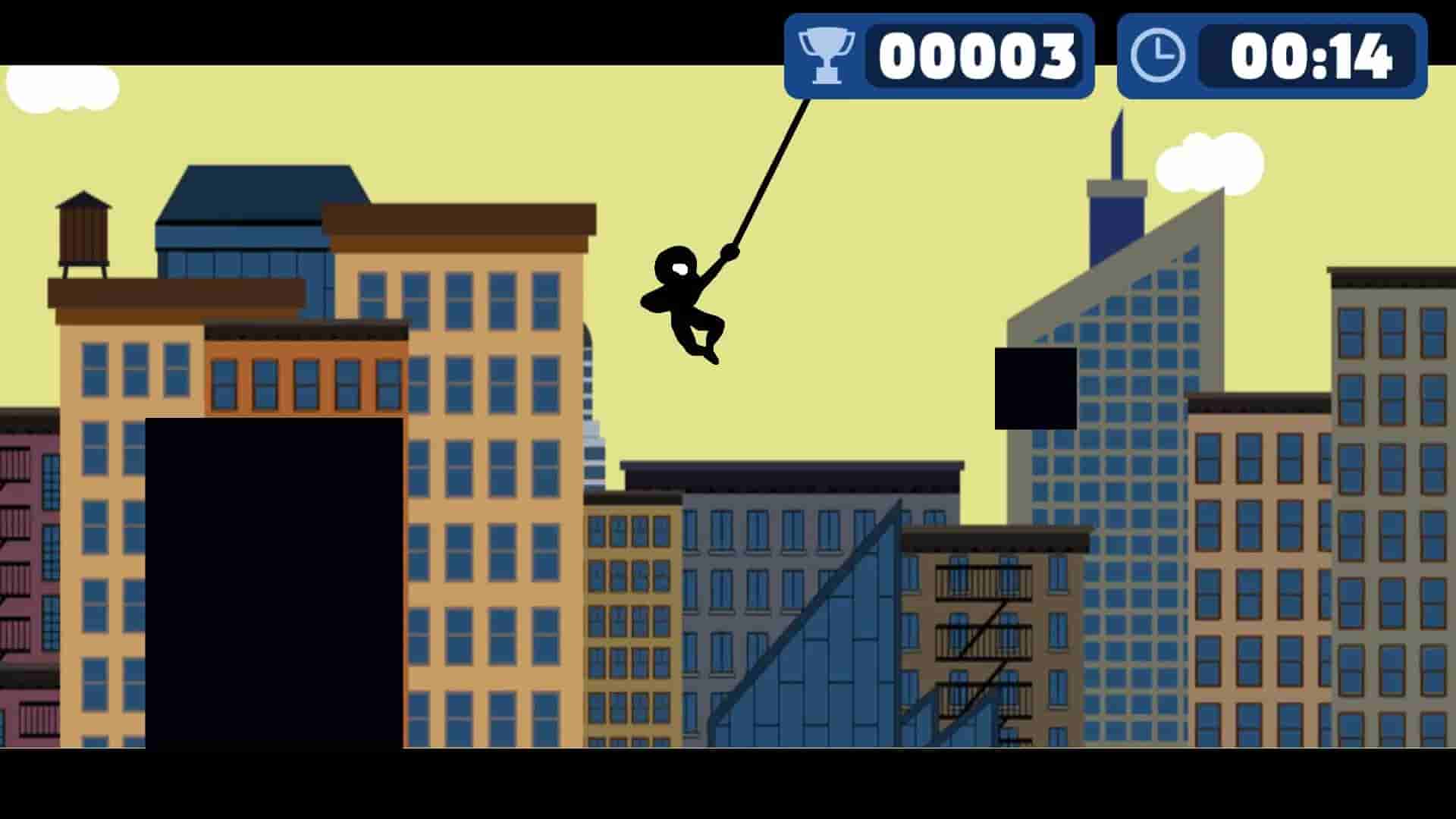The width and height of the screenshot is (1456, 819).
Task: Click the dark square hazard block
Action: [1036, 388]
